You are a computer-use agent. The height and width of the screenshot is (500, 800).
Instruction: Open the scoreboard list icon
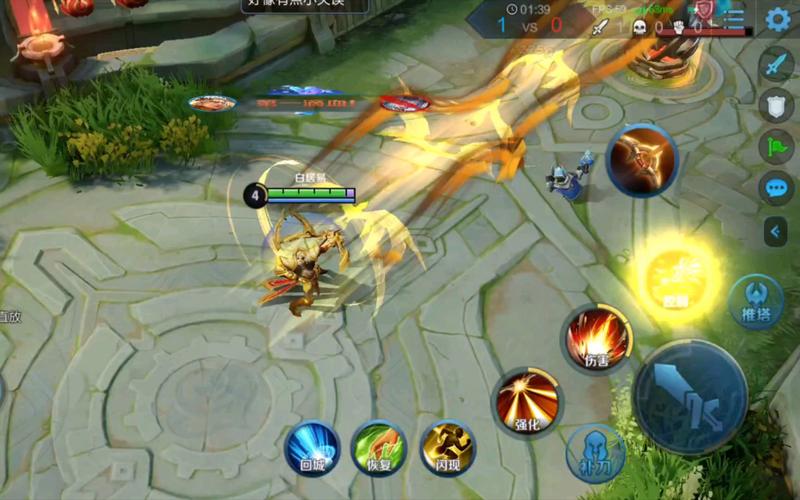[735, 18]
